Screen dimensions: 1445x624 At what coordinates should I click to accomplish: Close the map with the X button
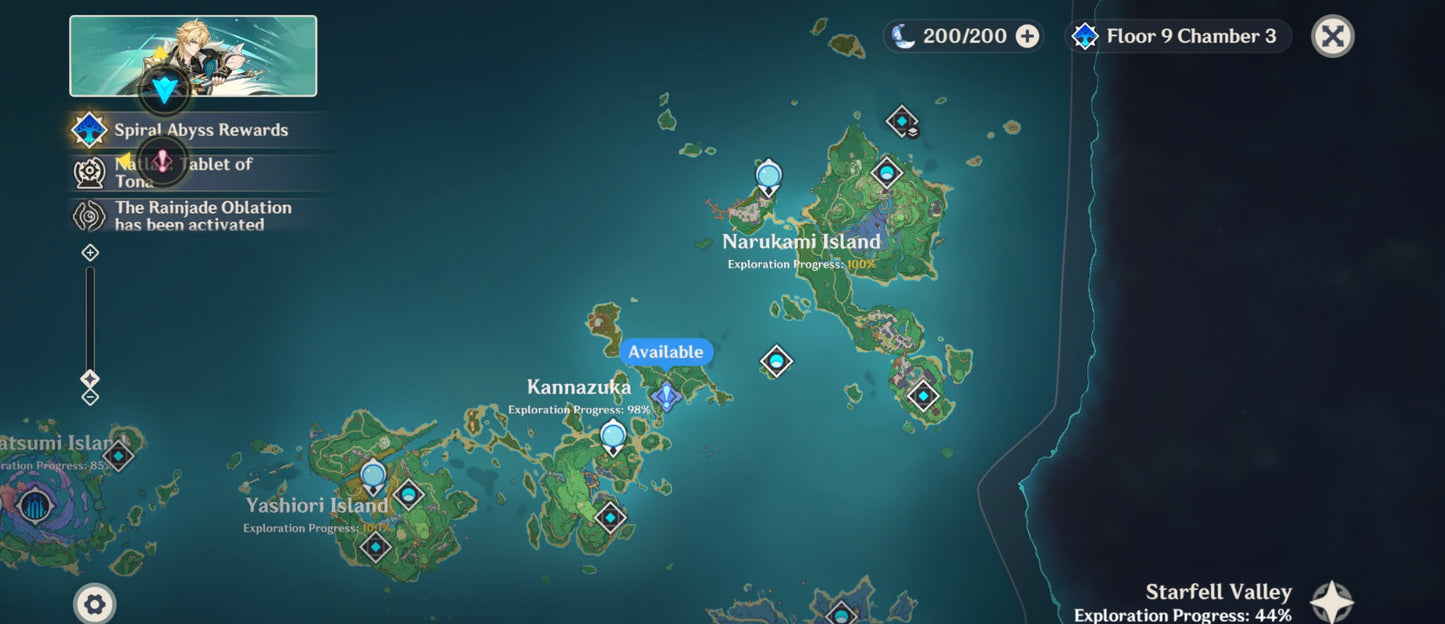click(1332, 37)
